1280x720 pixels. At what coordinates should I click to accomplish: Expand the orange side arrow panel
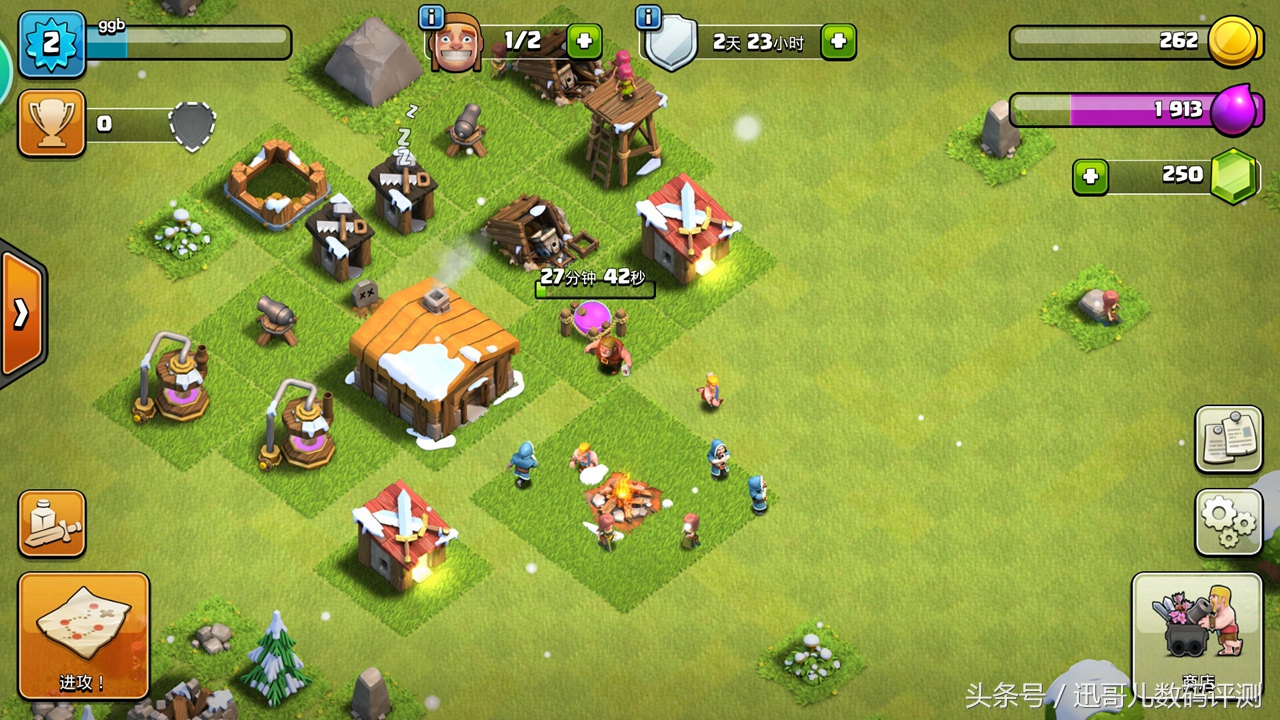(22, 314)
